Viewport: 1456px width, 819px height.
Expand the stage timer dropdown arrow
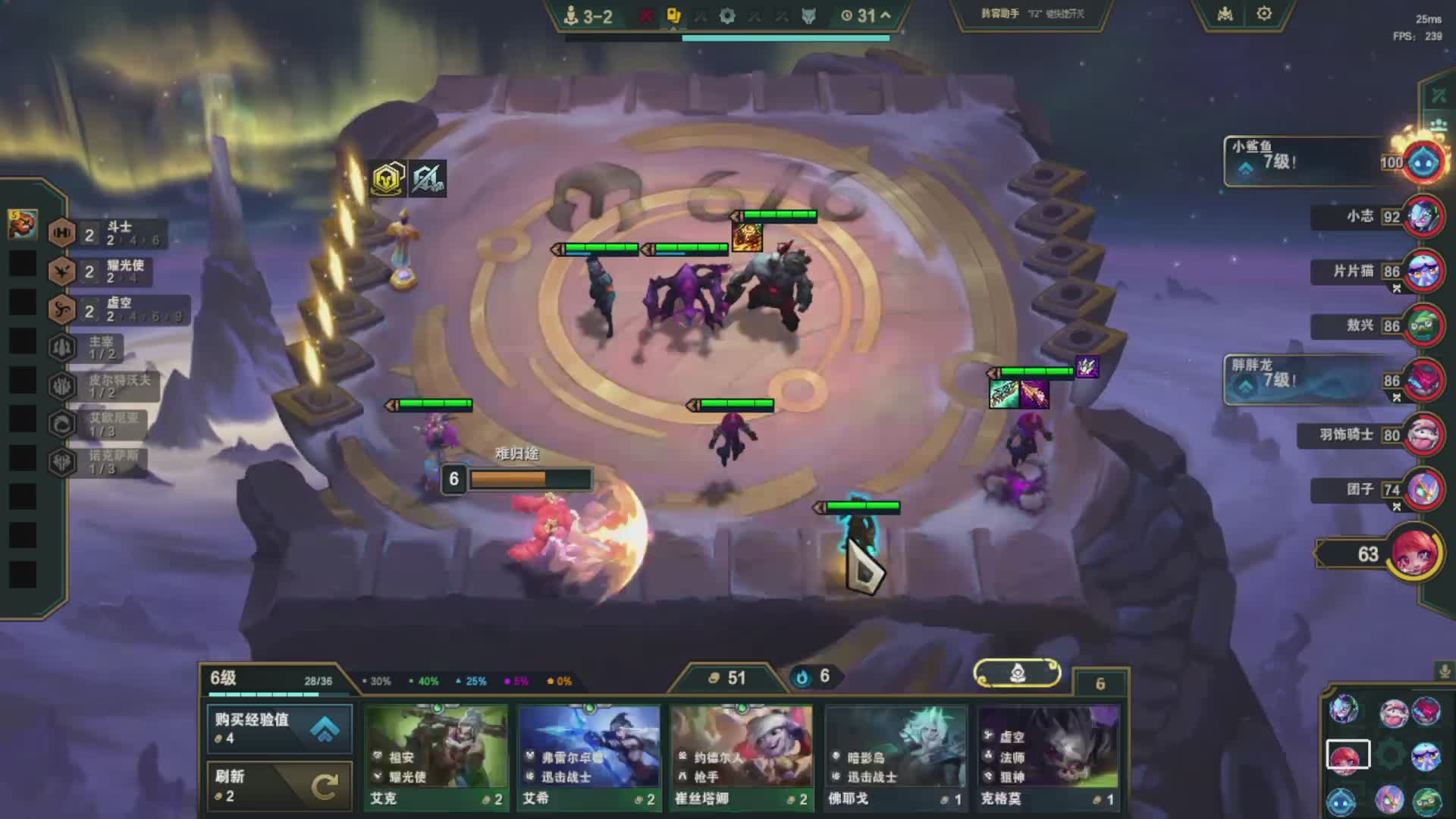pyautogui.click(x=885, y=15)
